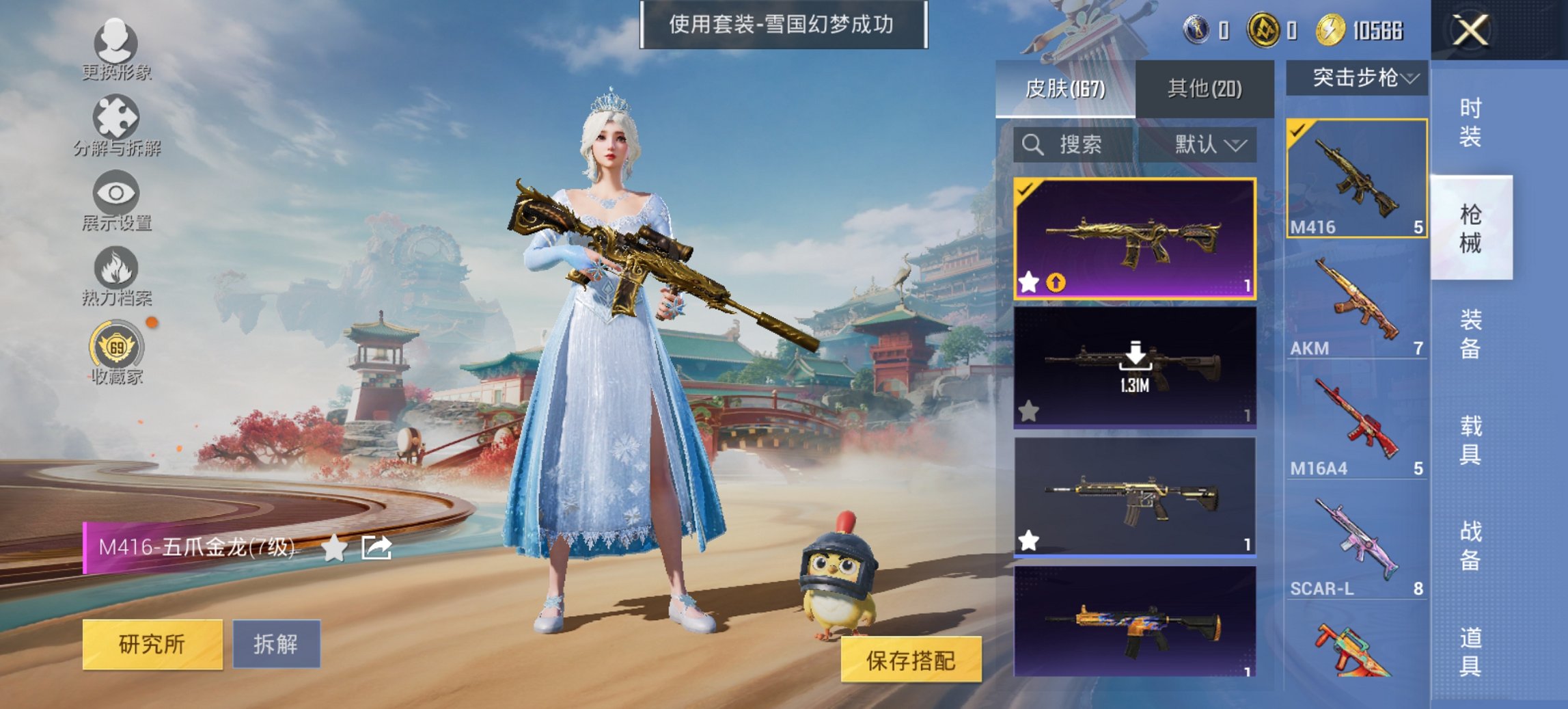Screen dimensions: 1568x709
Task: Open the 分解与拆解 dismantle panel
Action: (x=116, y=126)
